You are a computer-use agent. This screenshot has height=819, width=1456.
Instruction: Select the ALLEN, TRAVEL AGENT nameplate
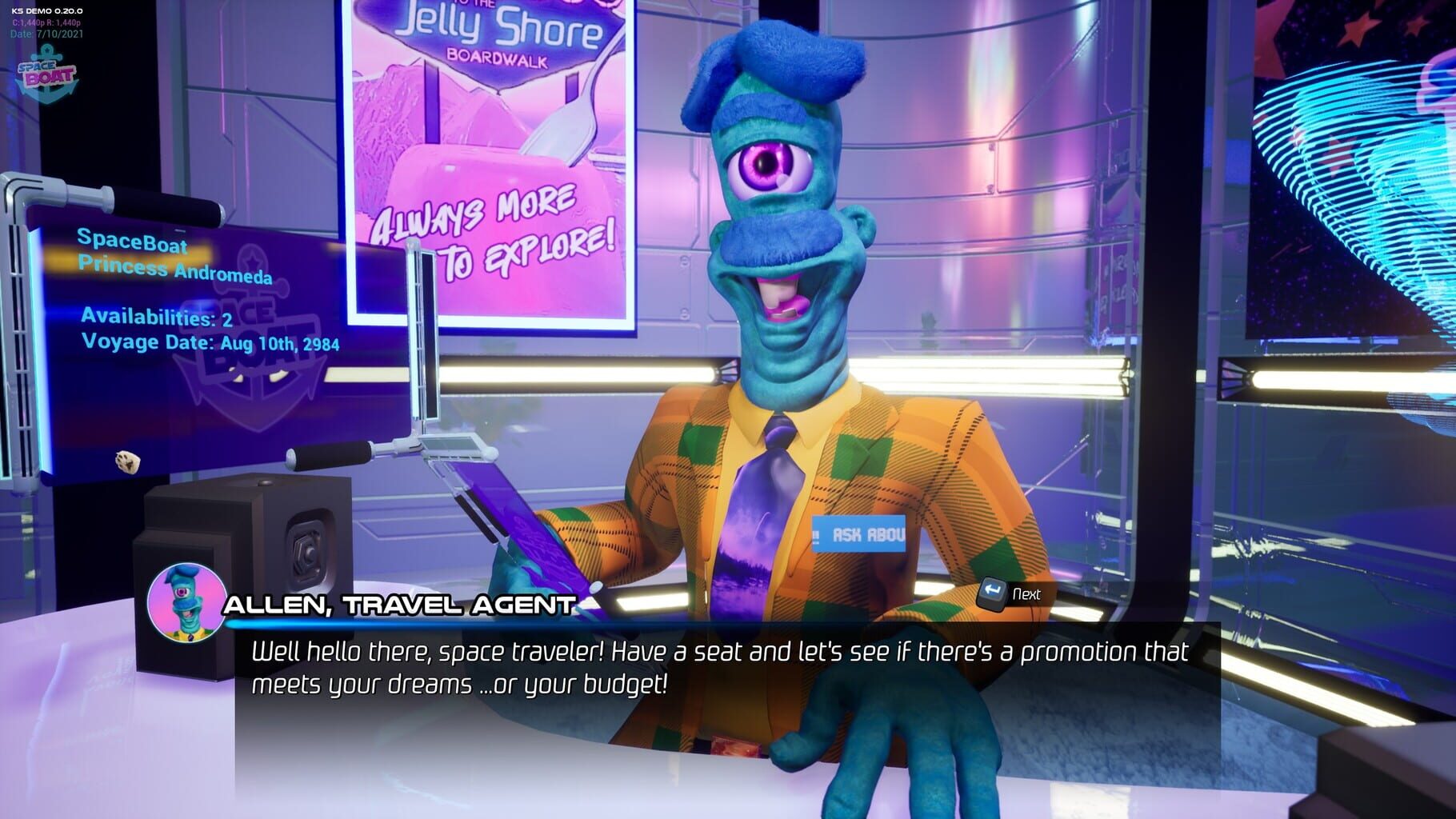pyautogui.click(x=400, y=604)
